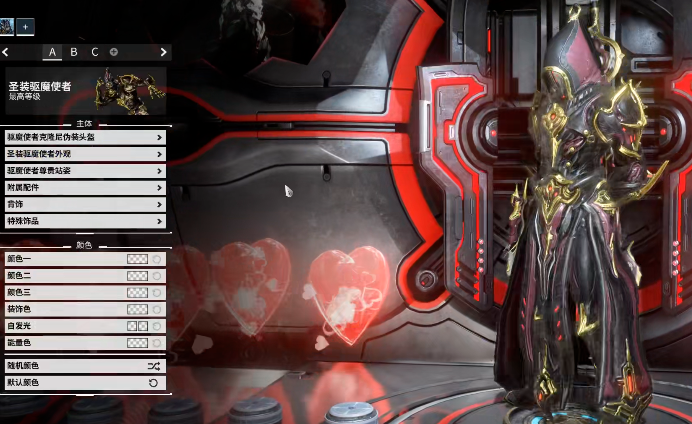Viewport: 692px width, 424px height.
Task: Select appearance slot A tab
Action: tap(52, 51)
